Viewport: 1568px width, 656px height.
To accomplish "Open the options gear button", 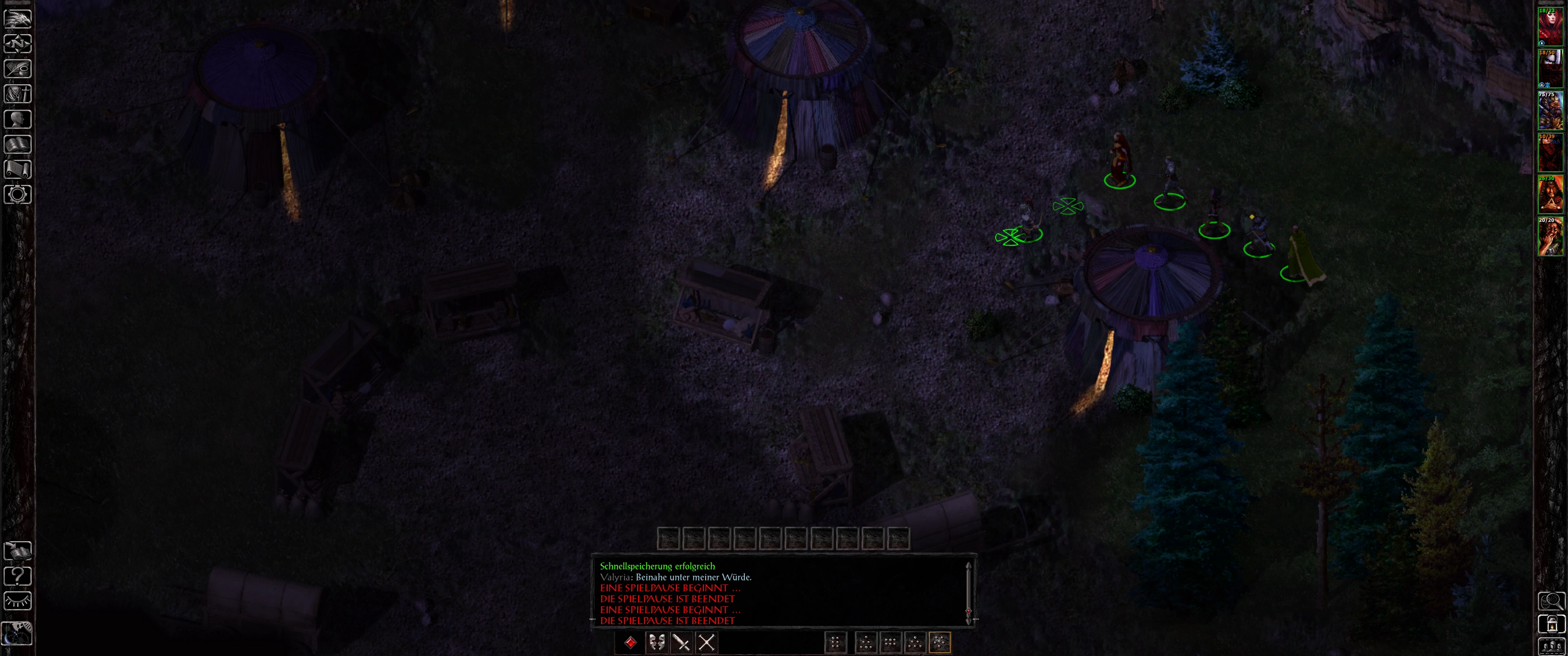I will point(18,195).
